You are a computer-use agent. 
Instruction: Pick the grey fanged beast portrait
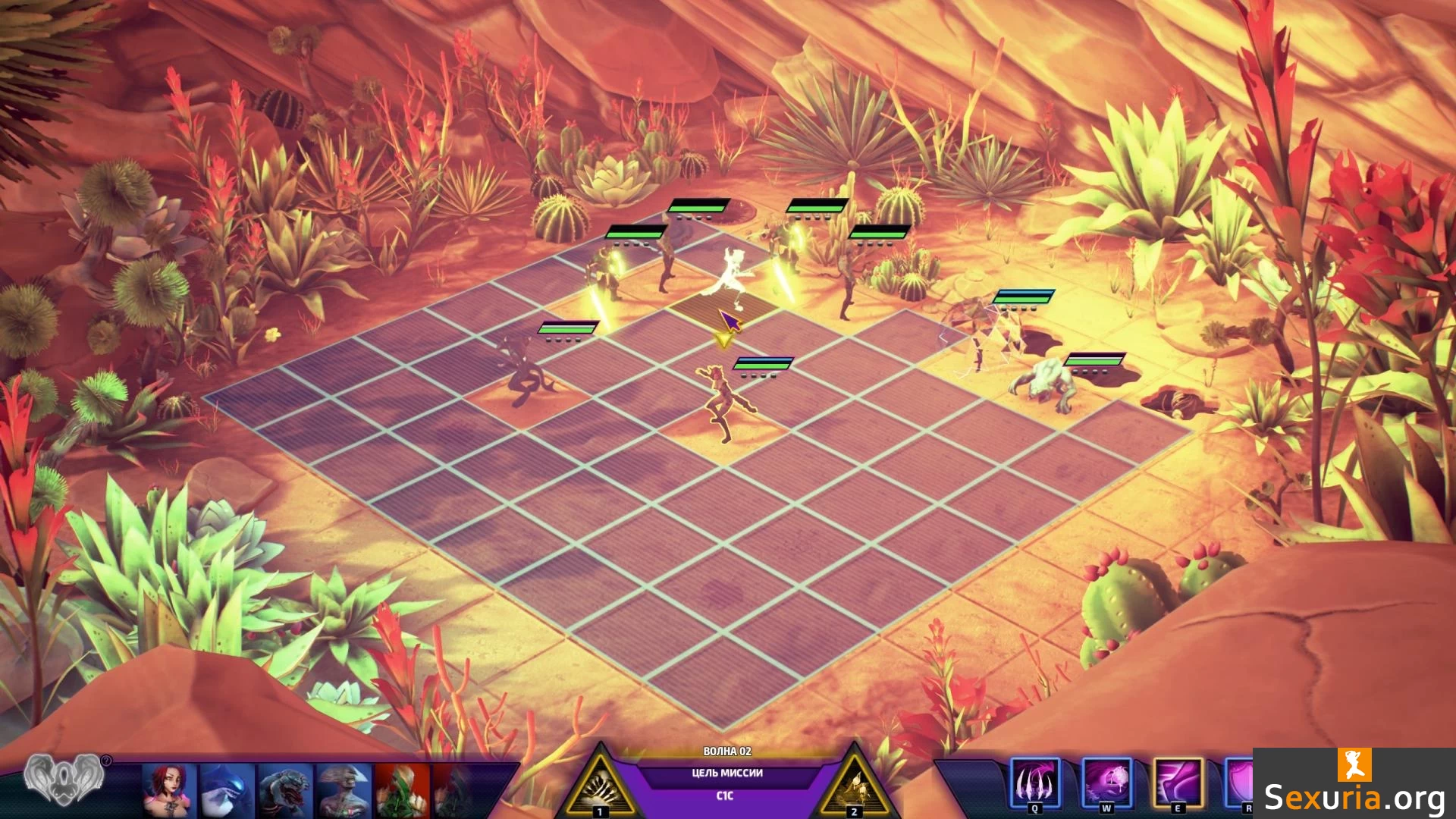284,790
